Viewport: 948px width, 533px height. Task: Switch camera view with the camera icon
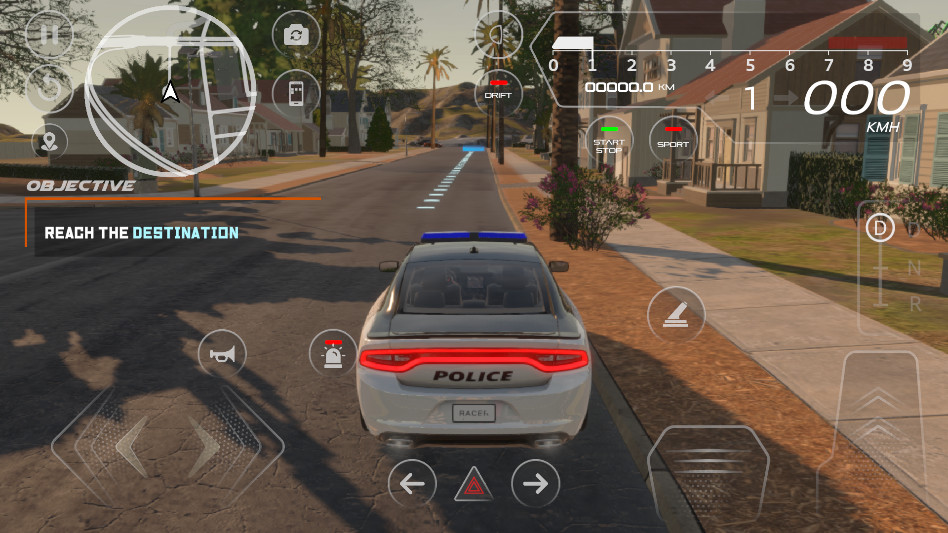coord(296,36)
